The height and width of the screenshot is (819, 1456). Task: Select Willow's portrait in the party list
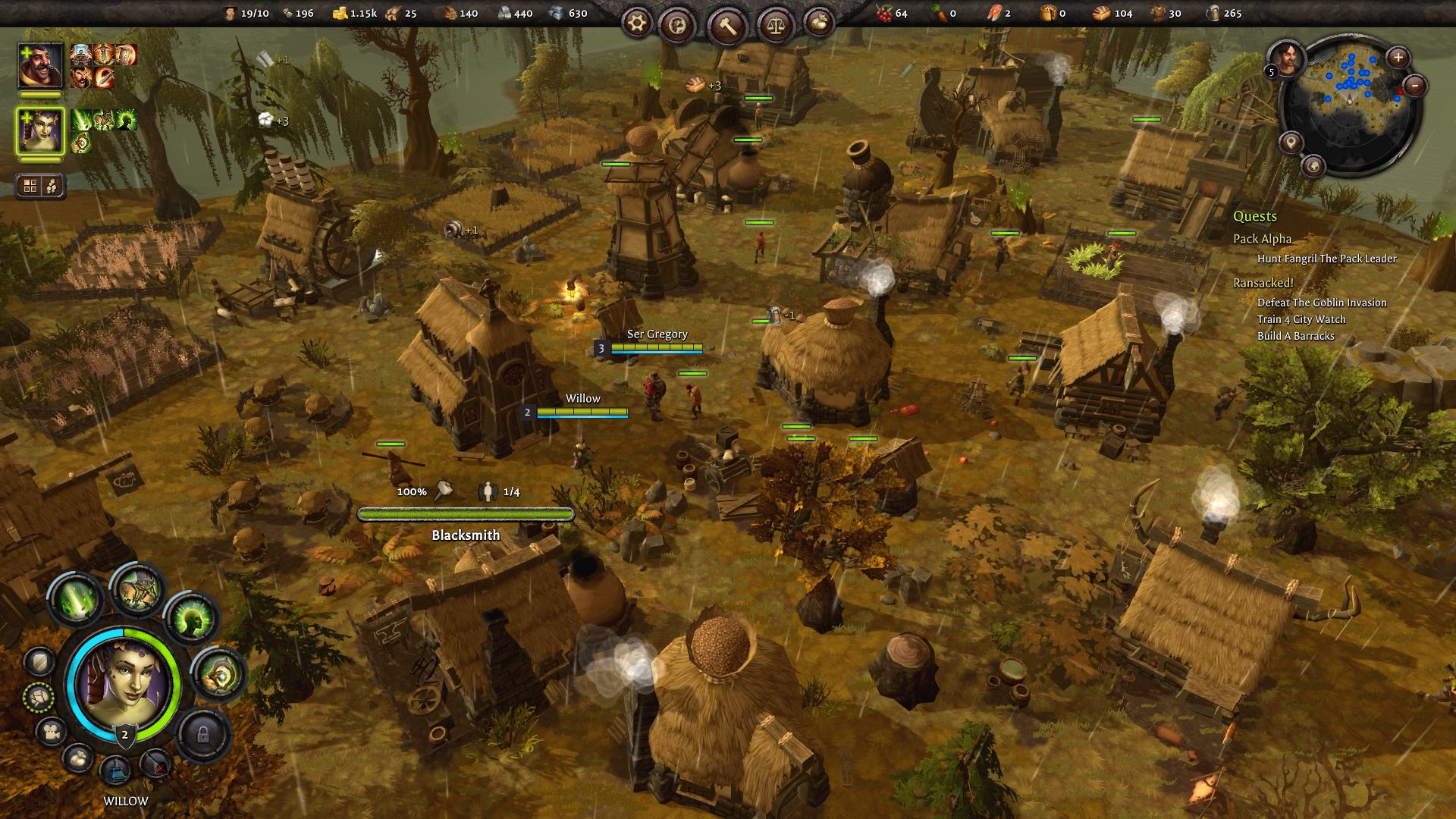tap(40, 131)
